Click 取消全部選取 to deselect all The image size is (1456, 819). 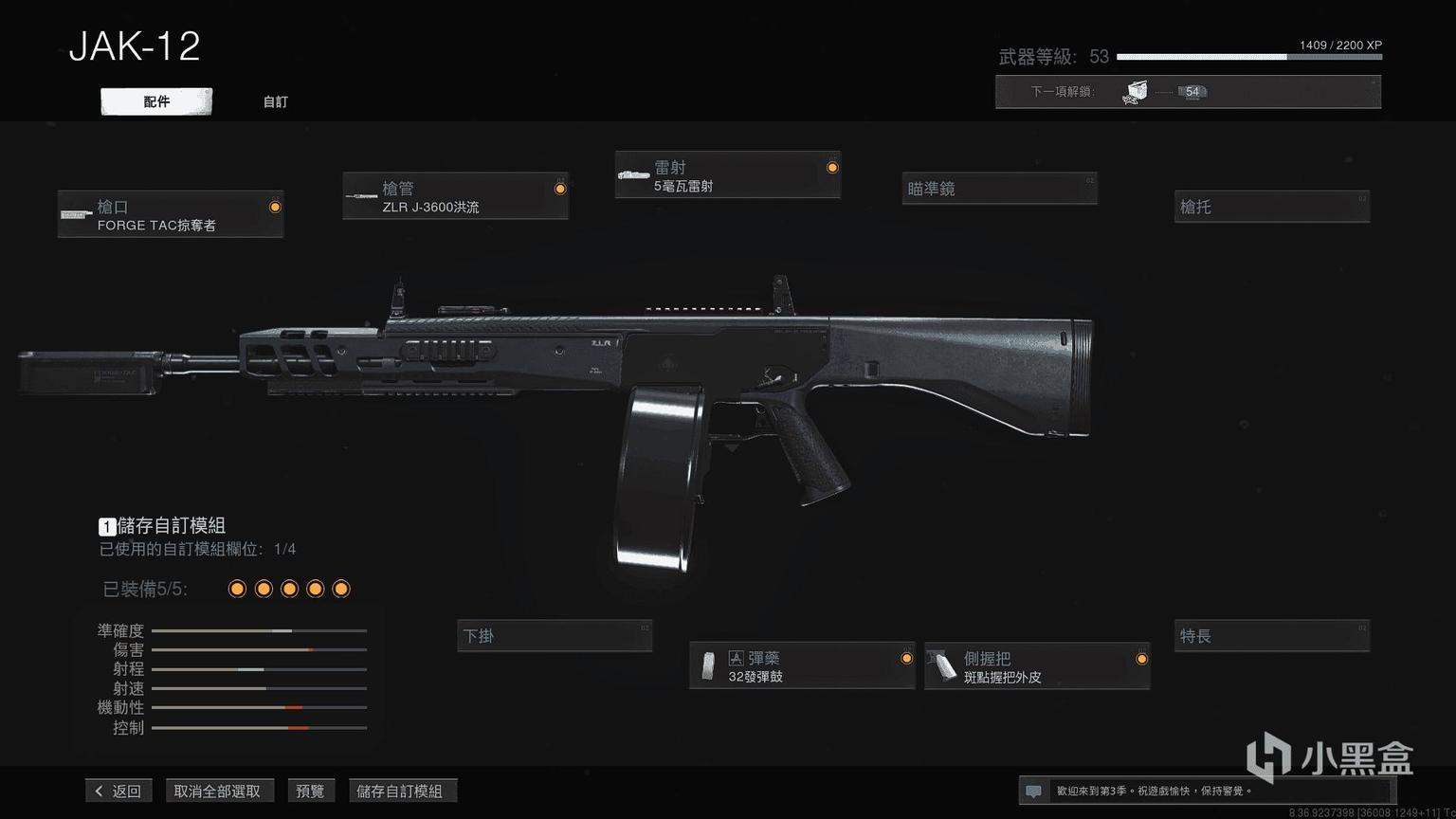(217, 791)
